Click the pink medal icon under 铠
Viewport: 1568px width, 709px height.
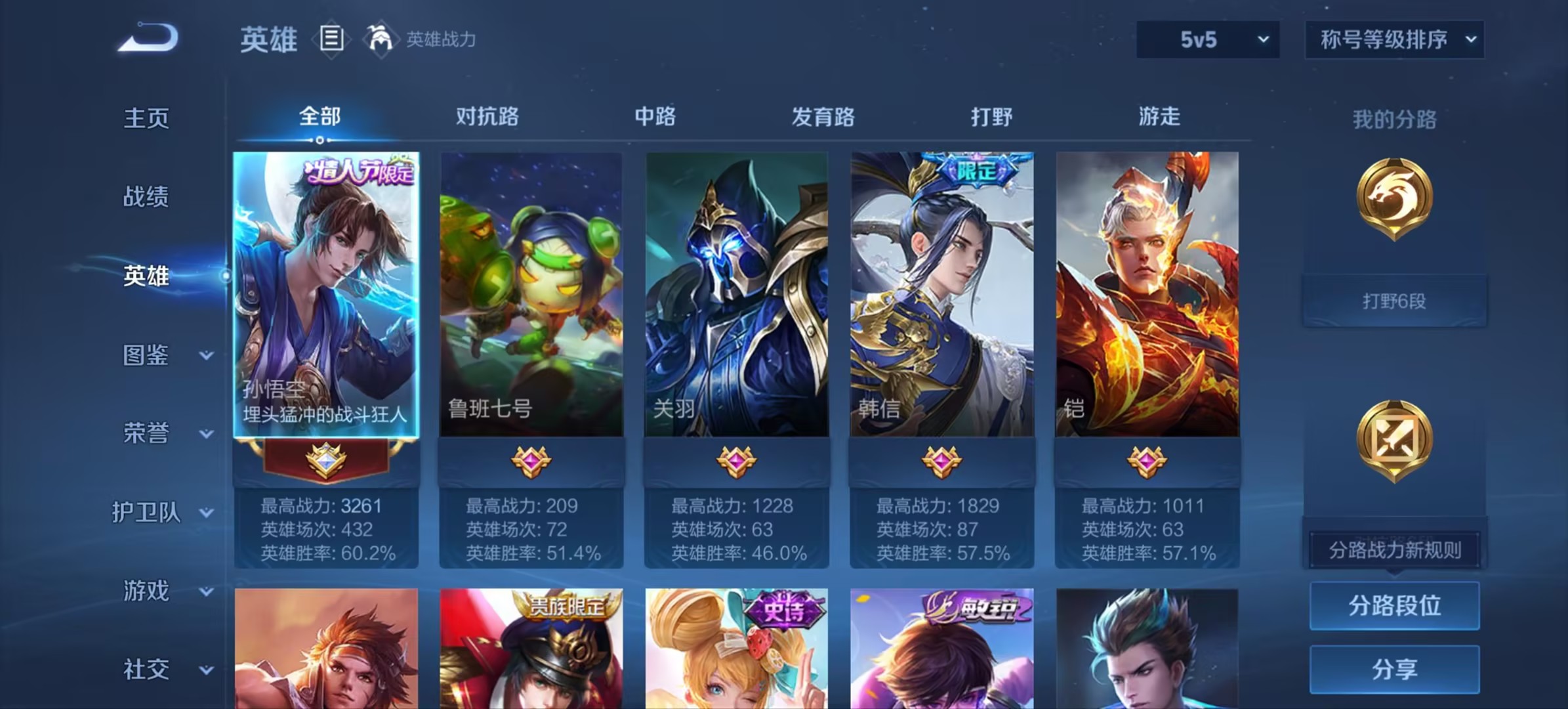(1147, 462)
